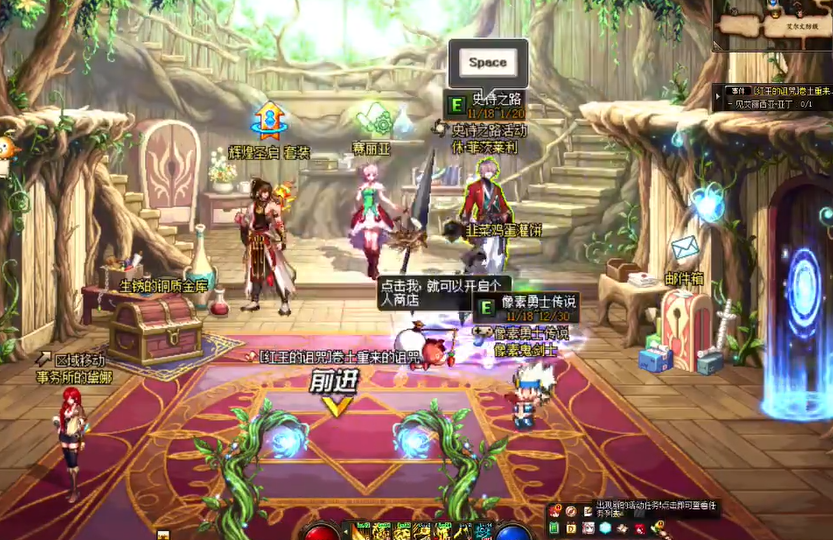Open the 史诗之路 event icon
The width and height of the screenshot is (833, 540).
(456, 103)
